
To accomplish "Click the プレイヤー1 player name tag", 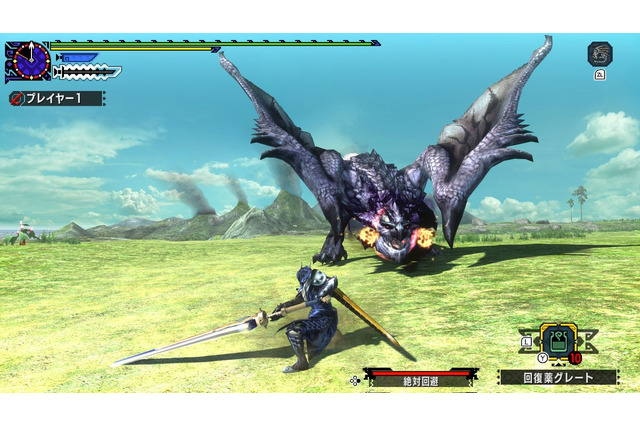I will click(56, 99).
